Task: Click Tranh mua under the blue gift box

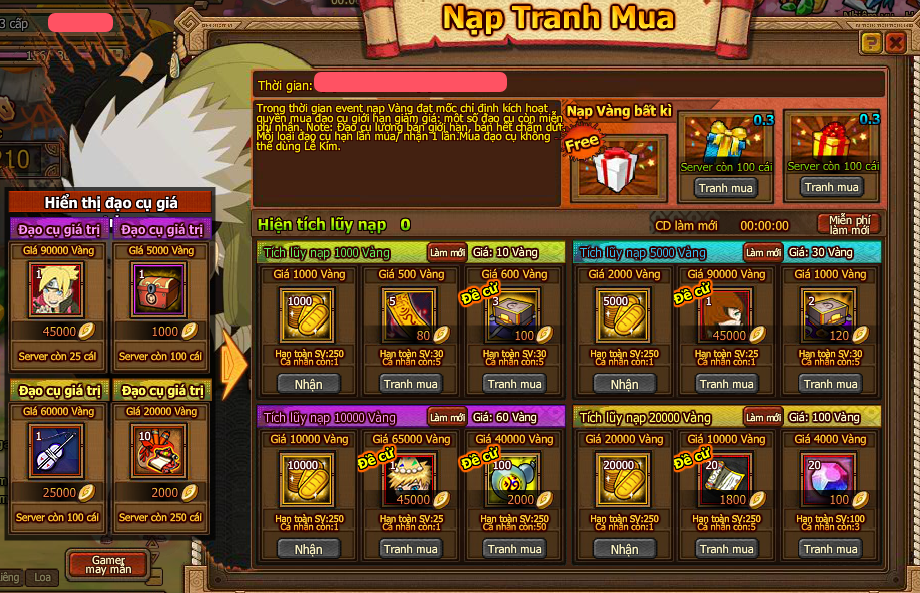Action: (x=726, y=188)
